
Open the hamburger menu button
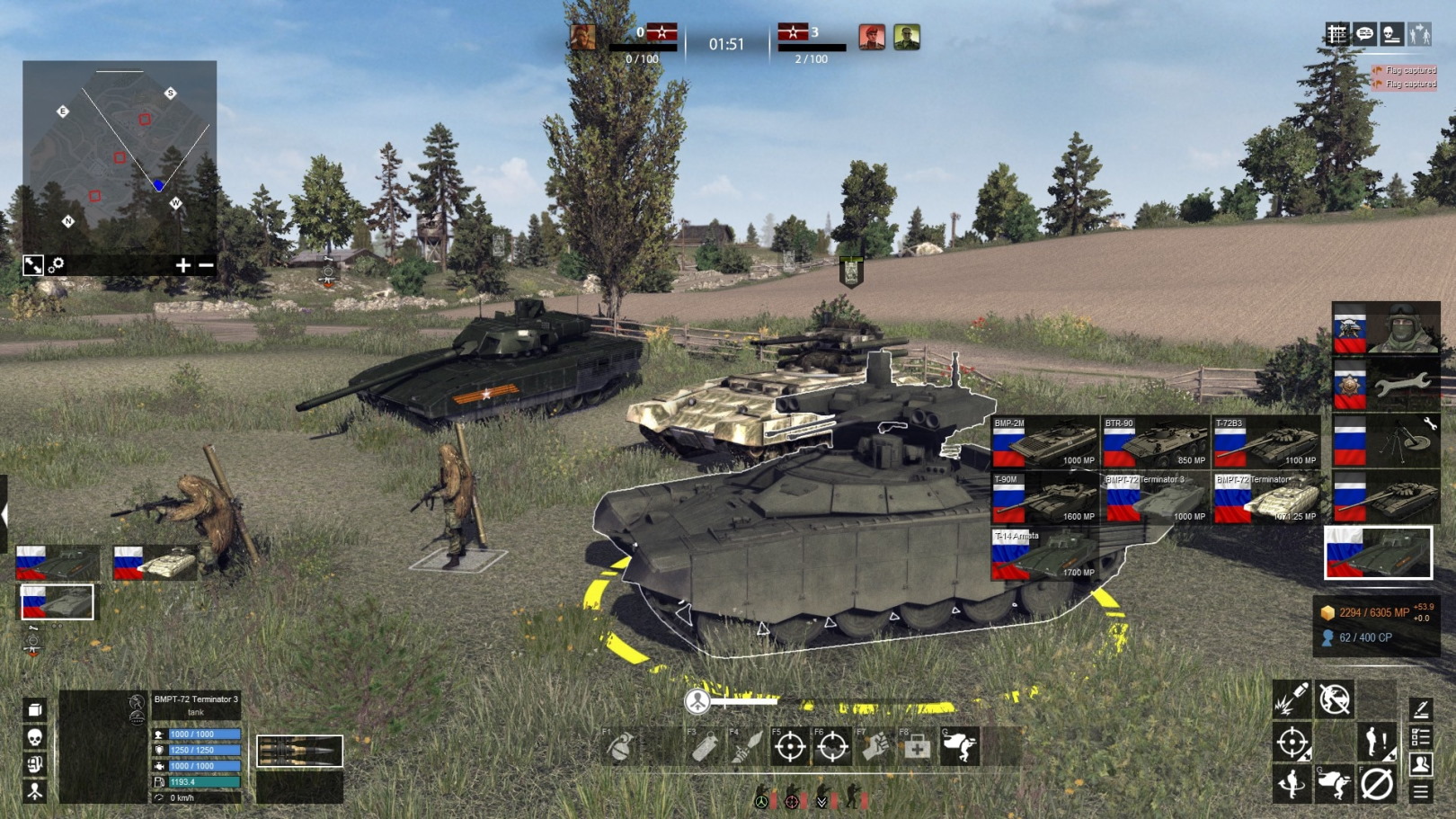[1421, 791]
